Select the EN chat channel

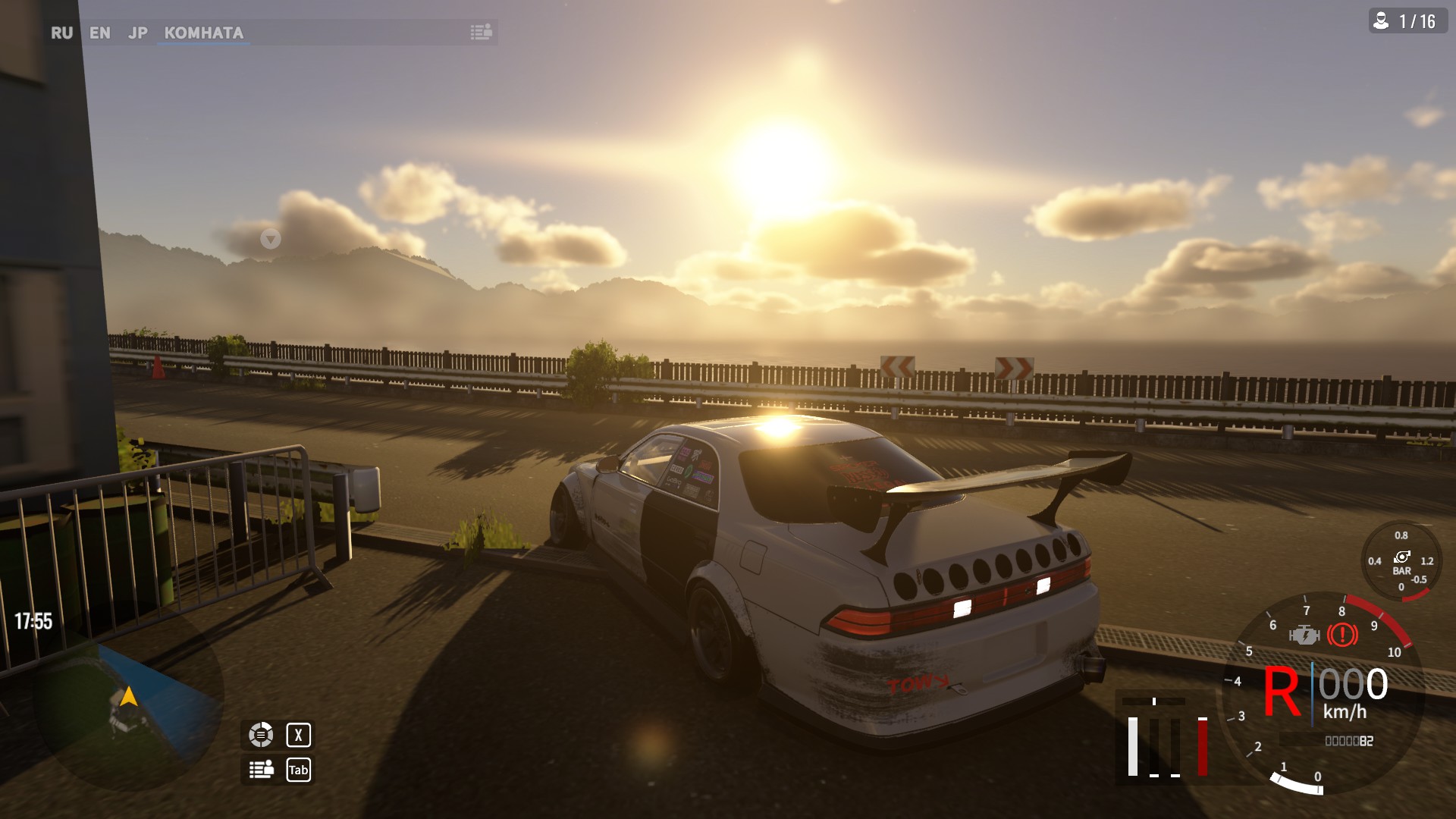[x=99, y=33]
